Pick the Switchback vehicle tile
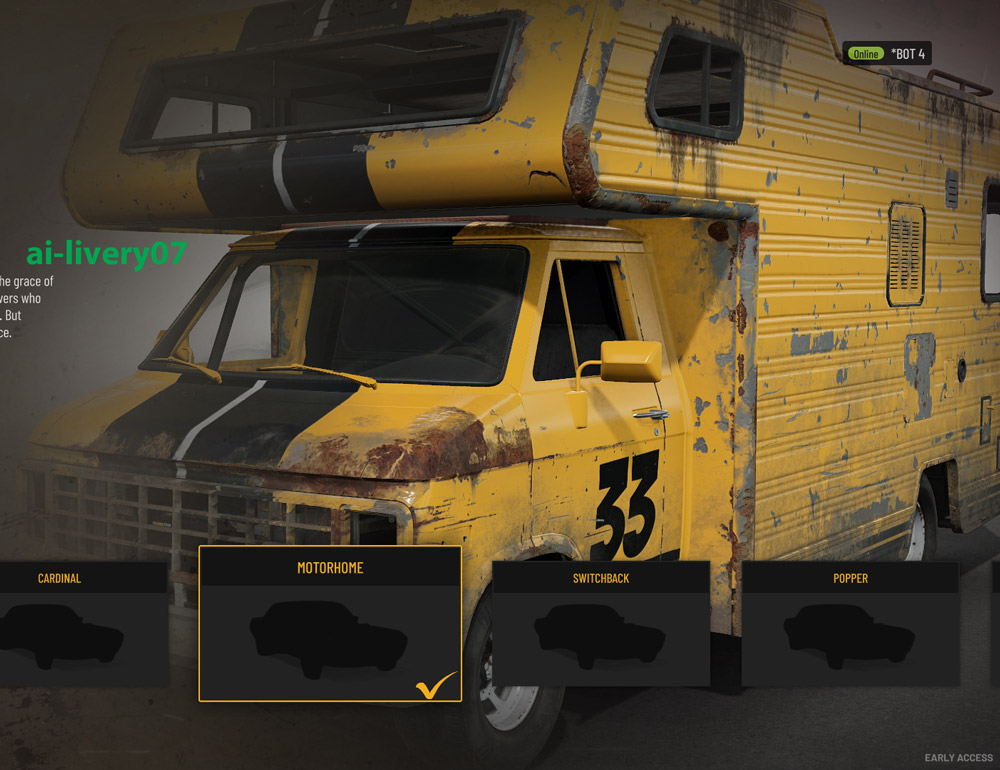The height and width of the screenshot is (770, 1000). pyautogui.click(x=600, y=625)
